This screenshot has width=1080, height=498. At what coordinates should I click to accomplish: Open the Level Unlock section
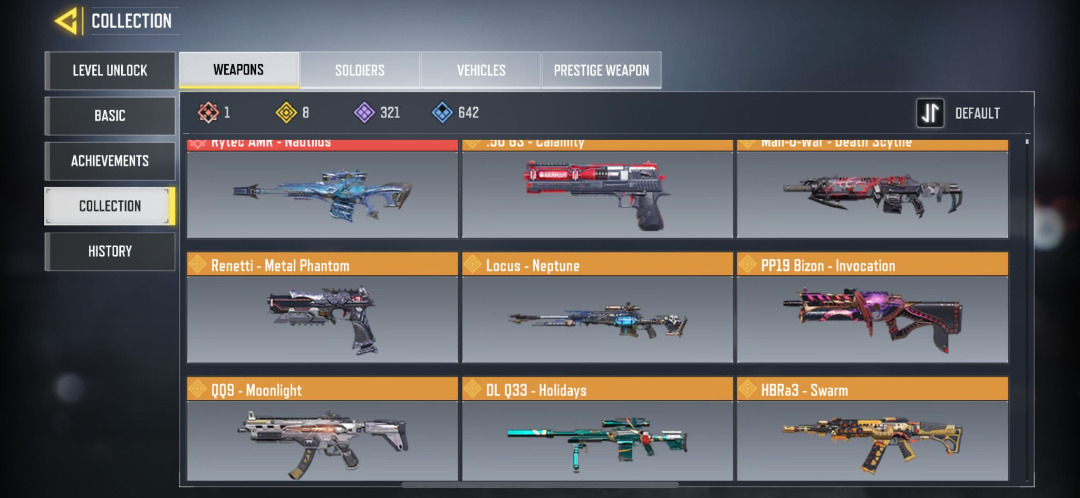pos(109,70)
